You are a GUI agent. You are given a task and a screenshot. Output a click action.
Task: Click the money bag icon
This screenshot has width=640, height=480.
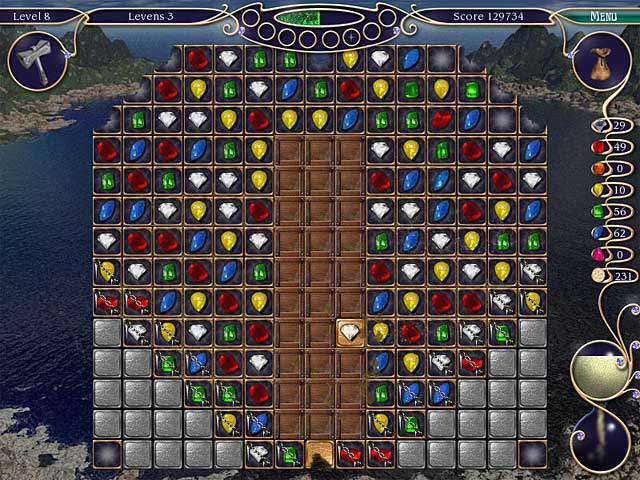tap(603, 60)
